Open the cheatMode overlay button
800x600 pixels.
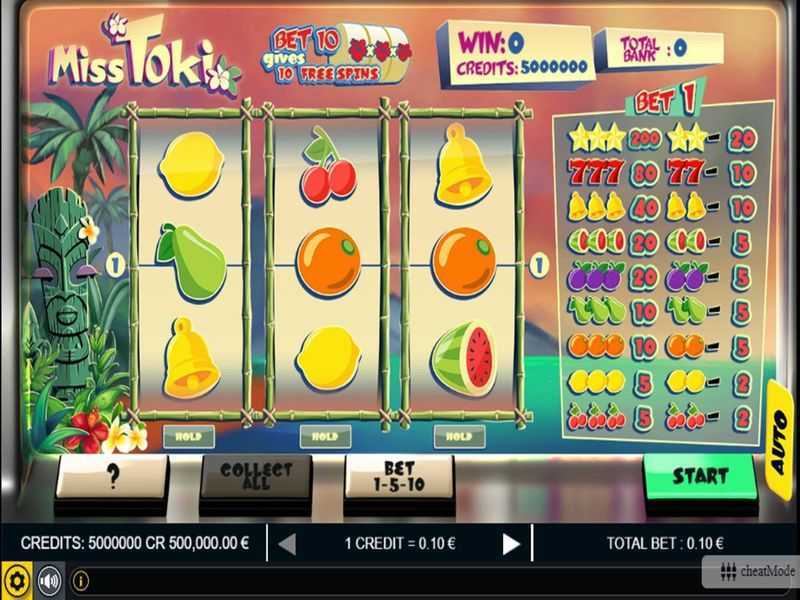coord(750,571)
